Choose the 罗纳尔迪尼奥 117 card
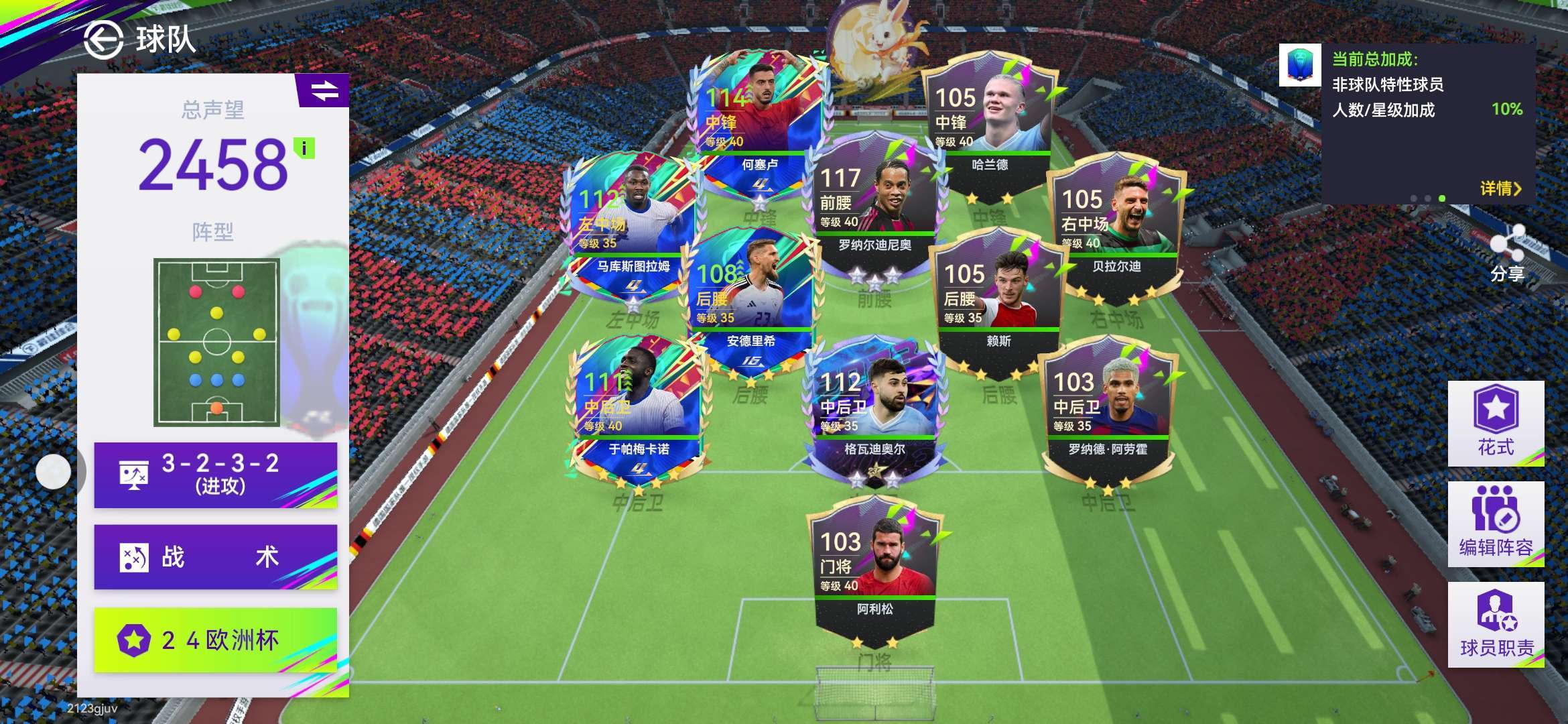The width and height of the screenshot is (1568, 724). click(x=874, y=201)
